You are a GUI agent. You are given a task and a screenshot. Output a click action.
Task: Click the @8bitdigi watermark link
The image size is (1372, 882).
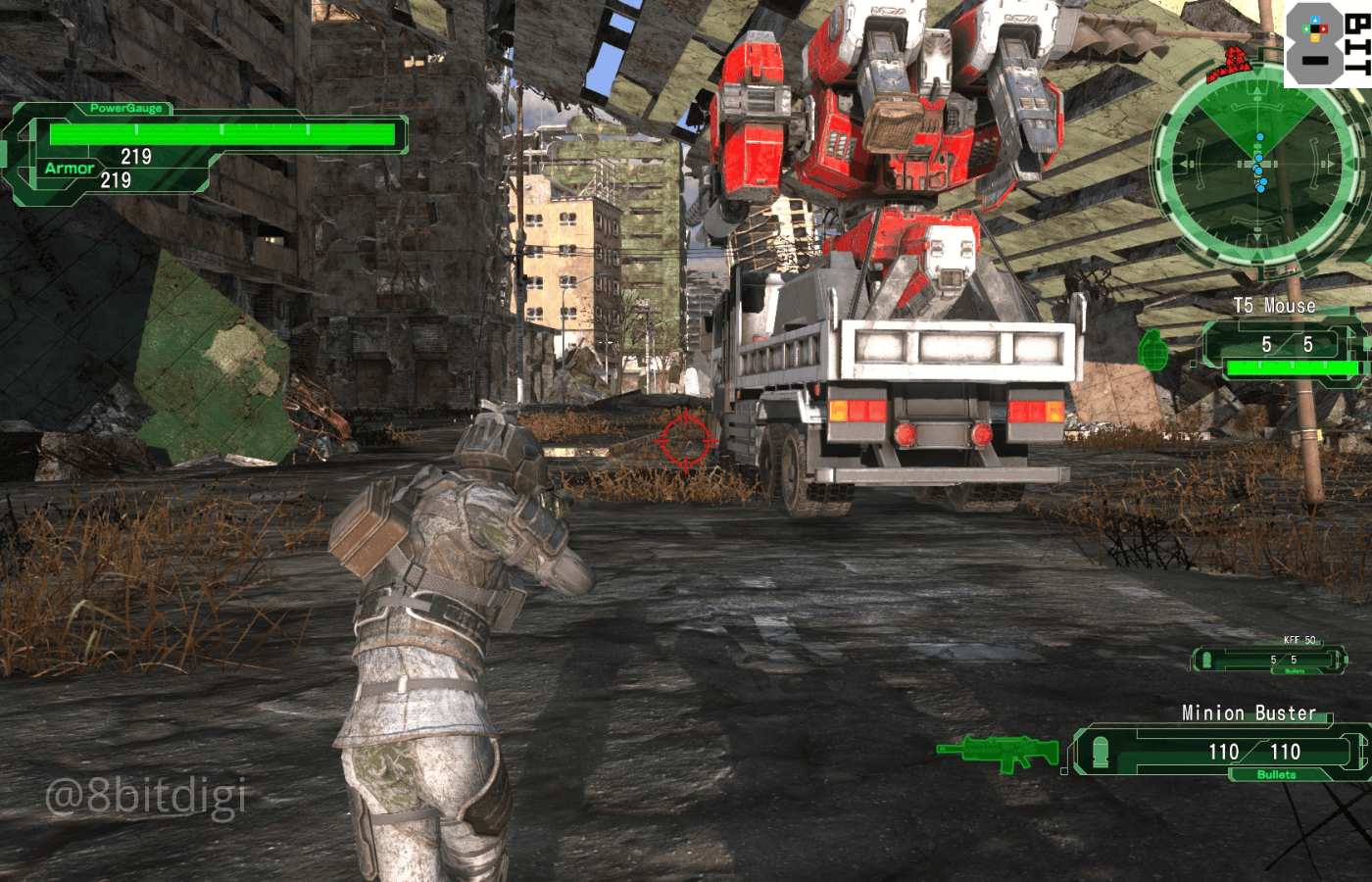coord(145,796)
